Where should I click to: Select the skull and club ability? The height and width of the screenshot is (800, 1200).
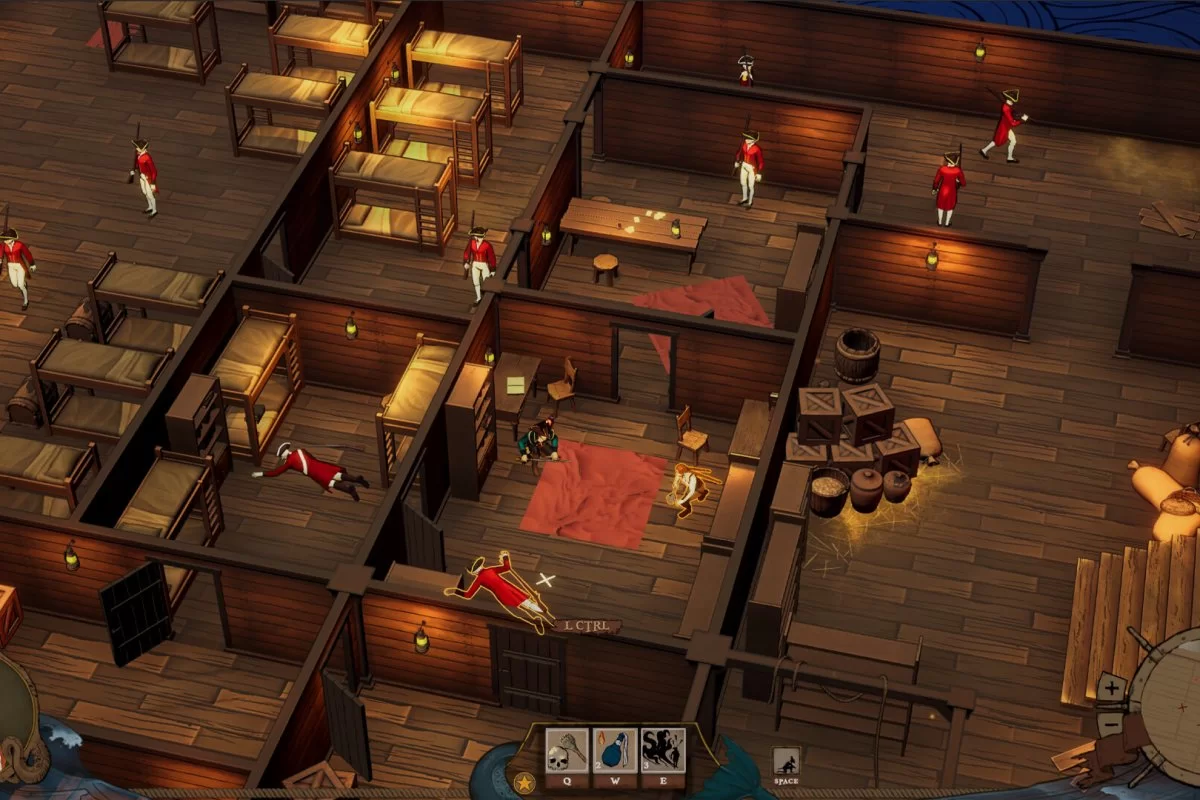tap(566, 751)
